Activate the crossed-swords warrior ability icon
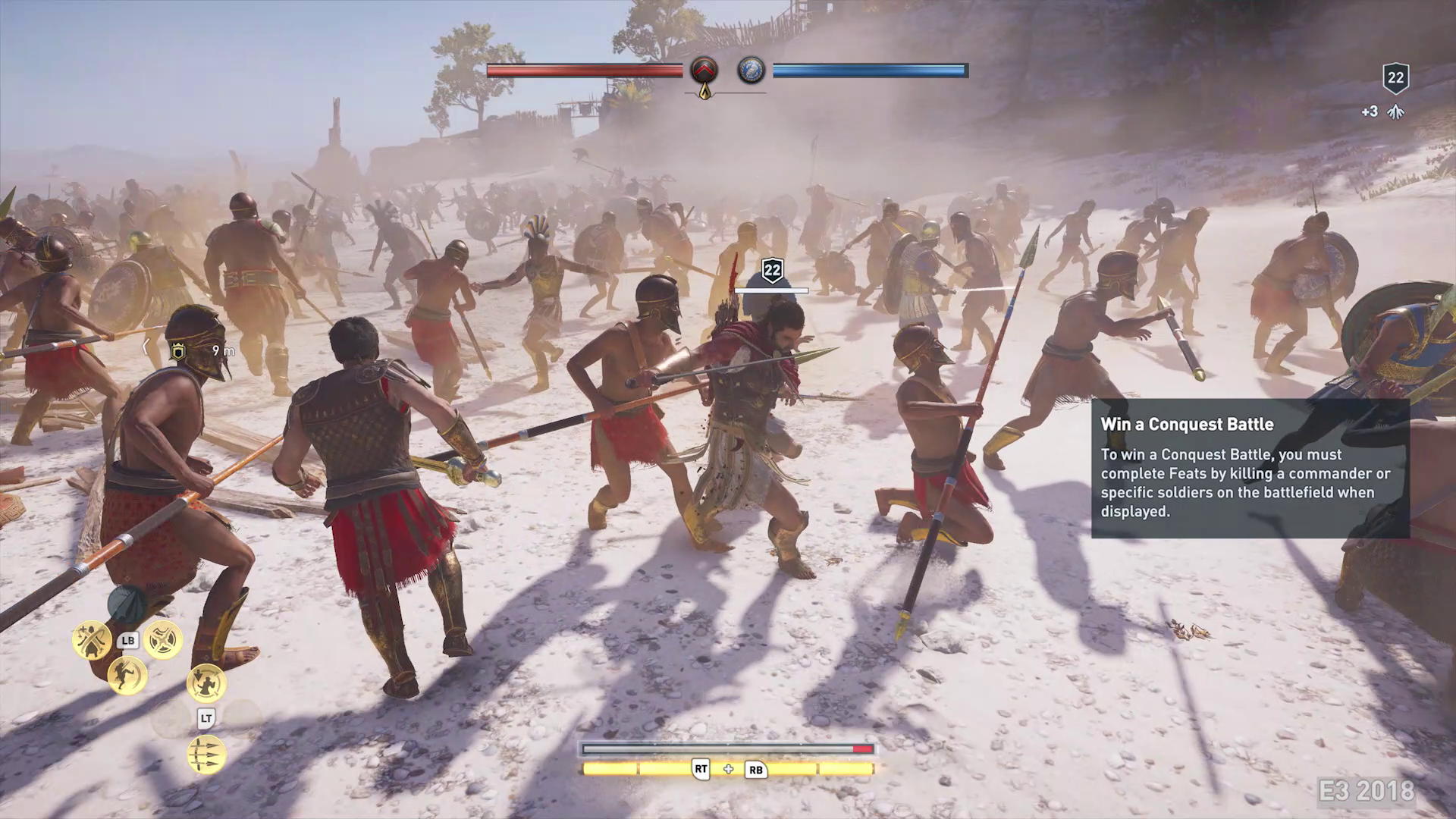The width and height of the screenshot is (1456, 819). click(92, 640)
